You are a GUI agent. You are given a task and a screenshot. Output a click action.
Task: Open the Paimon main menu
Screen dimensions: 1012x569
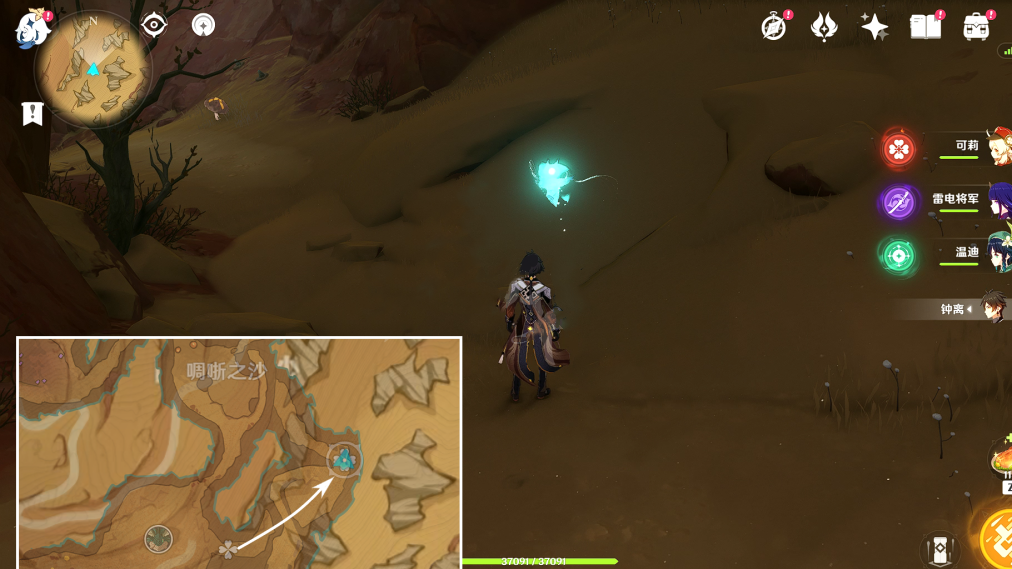(x=32, y=28)
